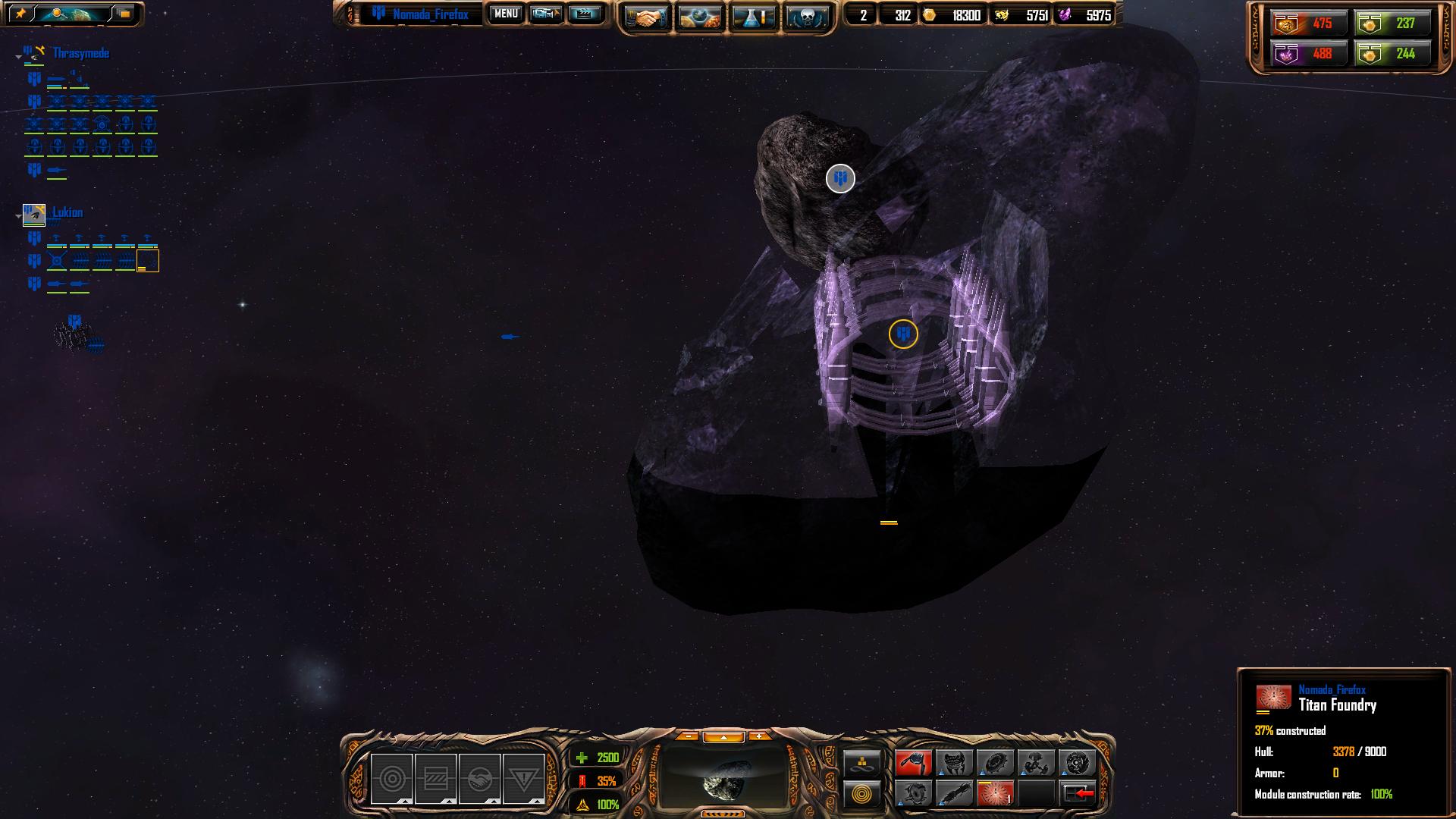Open the diplomacy handshake screen
This screenshot has width=1456, height=819.
click(x=645, y=17)
